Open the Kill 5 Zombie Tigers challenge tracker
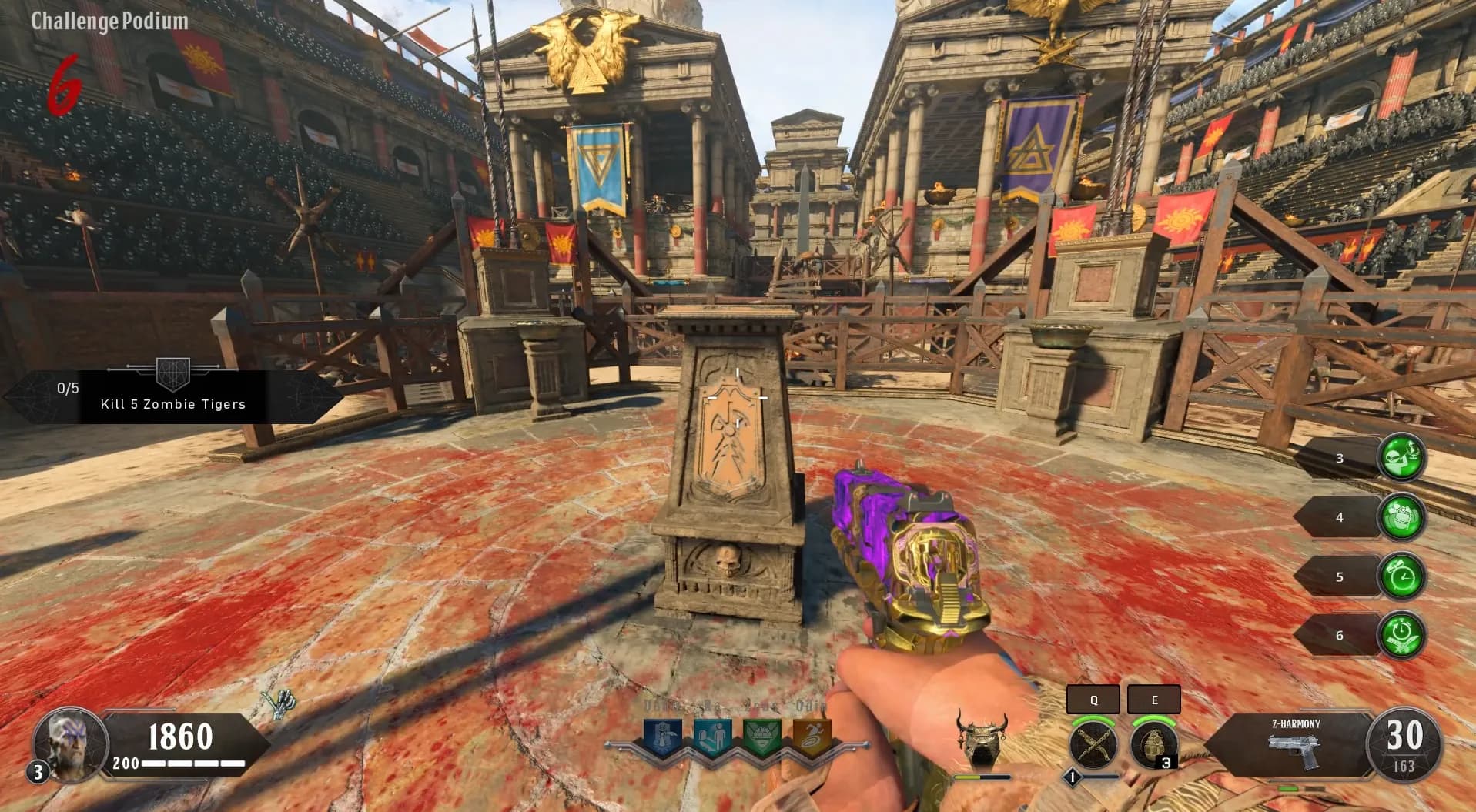This screenshot has width=1476, height=812. pyautogui.click(x=172, y=396)
